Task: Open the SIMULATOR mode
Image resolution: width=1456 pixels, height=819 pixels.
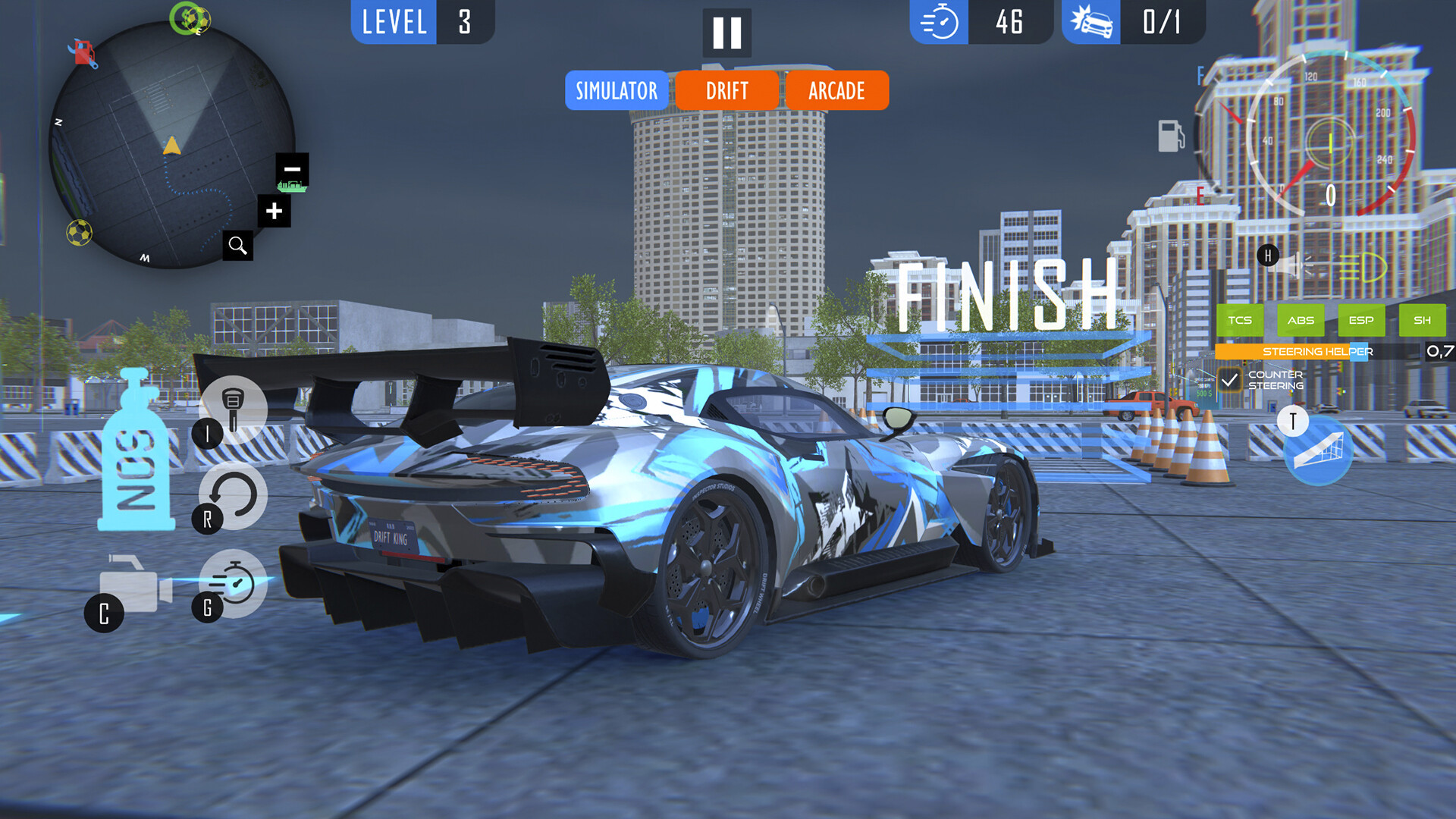Action: [616, 91]
